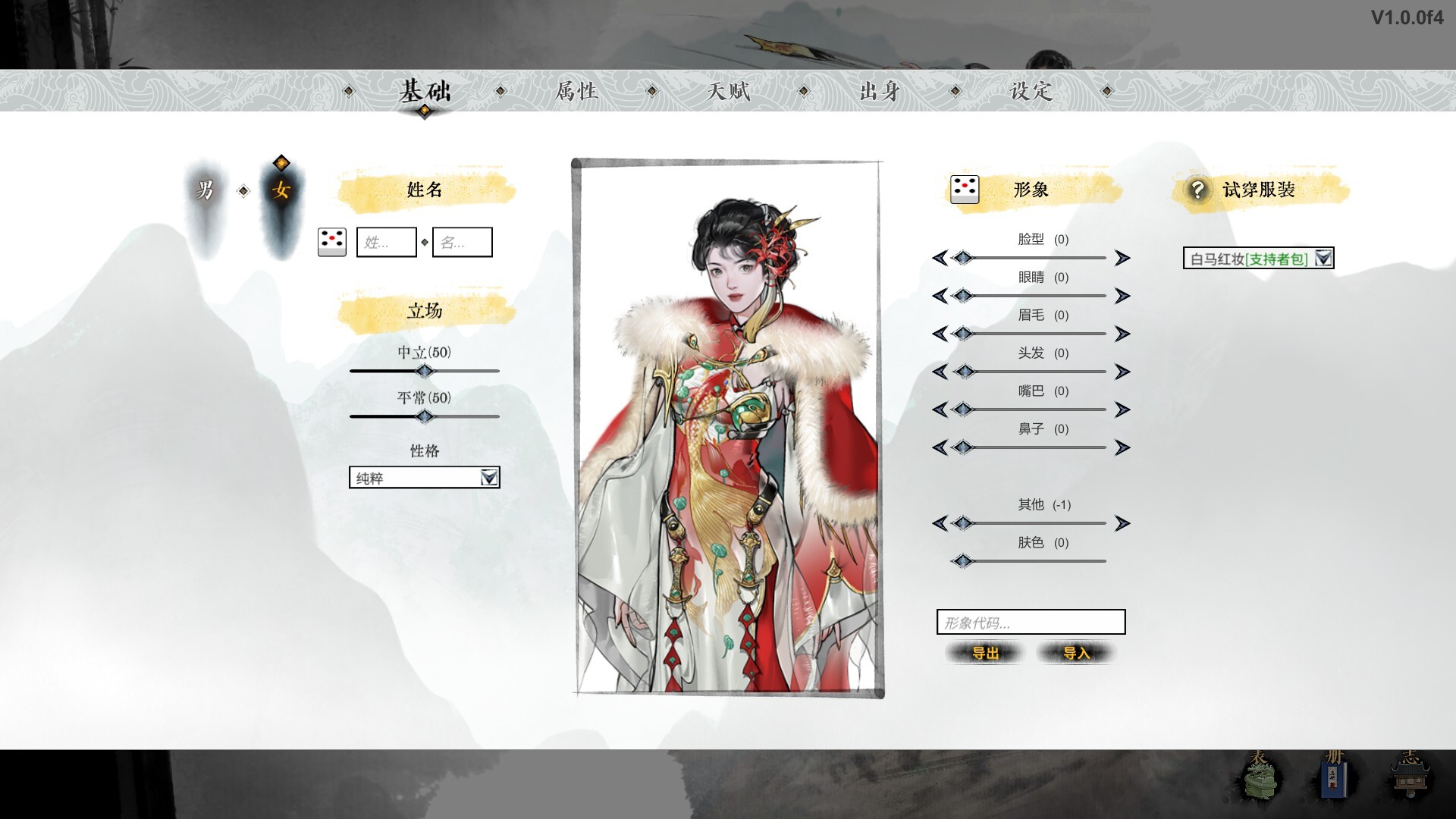Click the left arrow to change 其他
Viewport: 1456px width, 819px height.
(x=943, y=523)
